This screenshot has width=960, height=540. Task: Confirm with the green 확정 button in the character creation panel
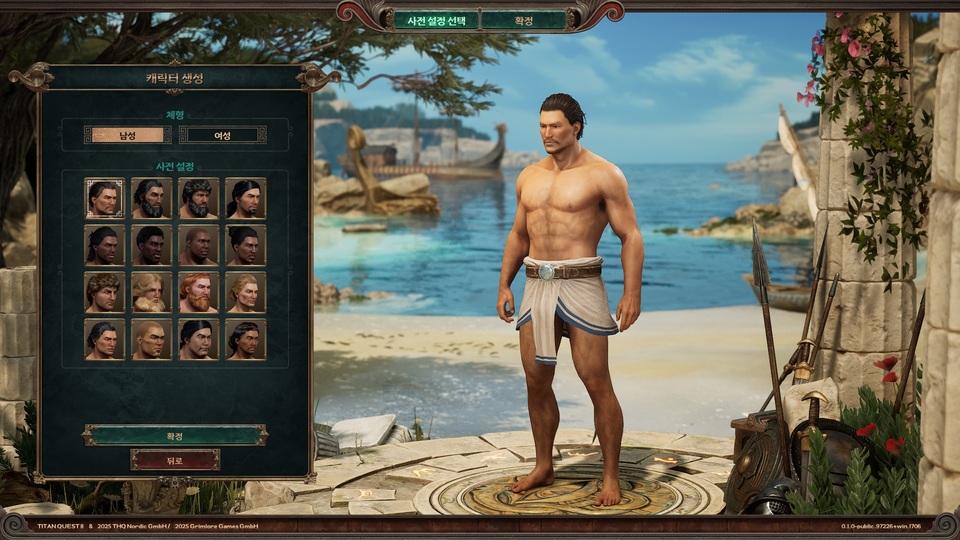pos(175,435)
